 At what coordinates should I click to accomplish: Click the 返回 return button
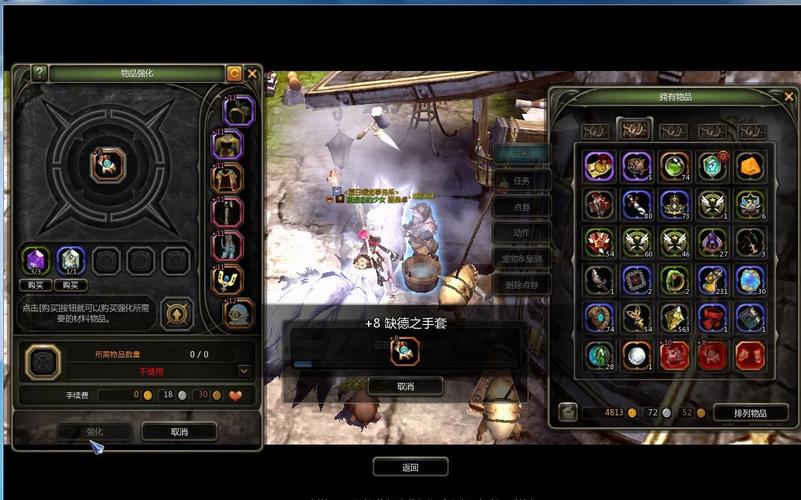(x=410, y=467)
